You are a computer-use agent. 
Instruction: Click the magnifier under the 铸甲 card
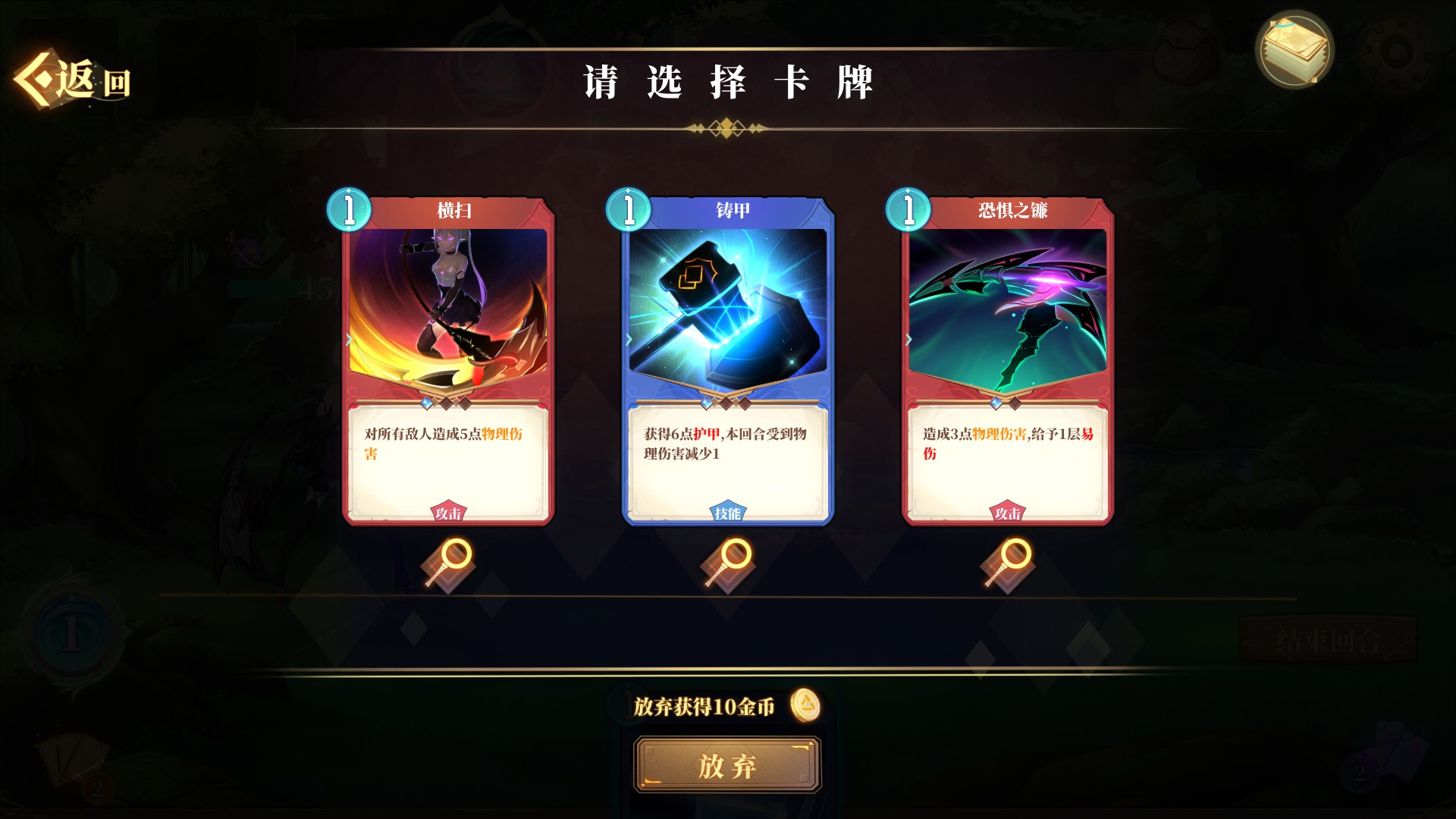point(726,561)
